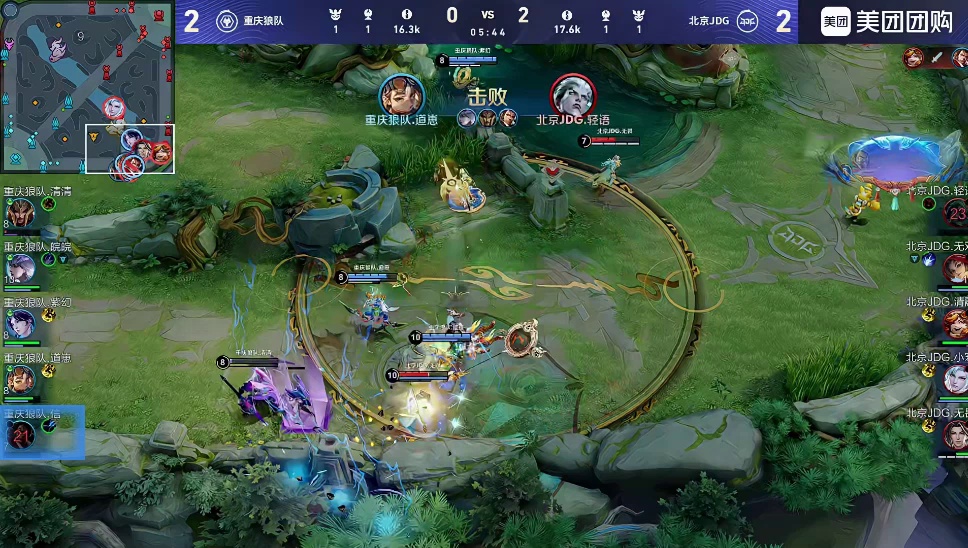Click 北京JDG.清融 hero portrait

click(955, 324)
